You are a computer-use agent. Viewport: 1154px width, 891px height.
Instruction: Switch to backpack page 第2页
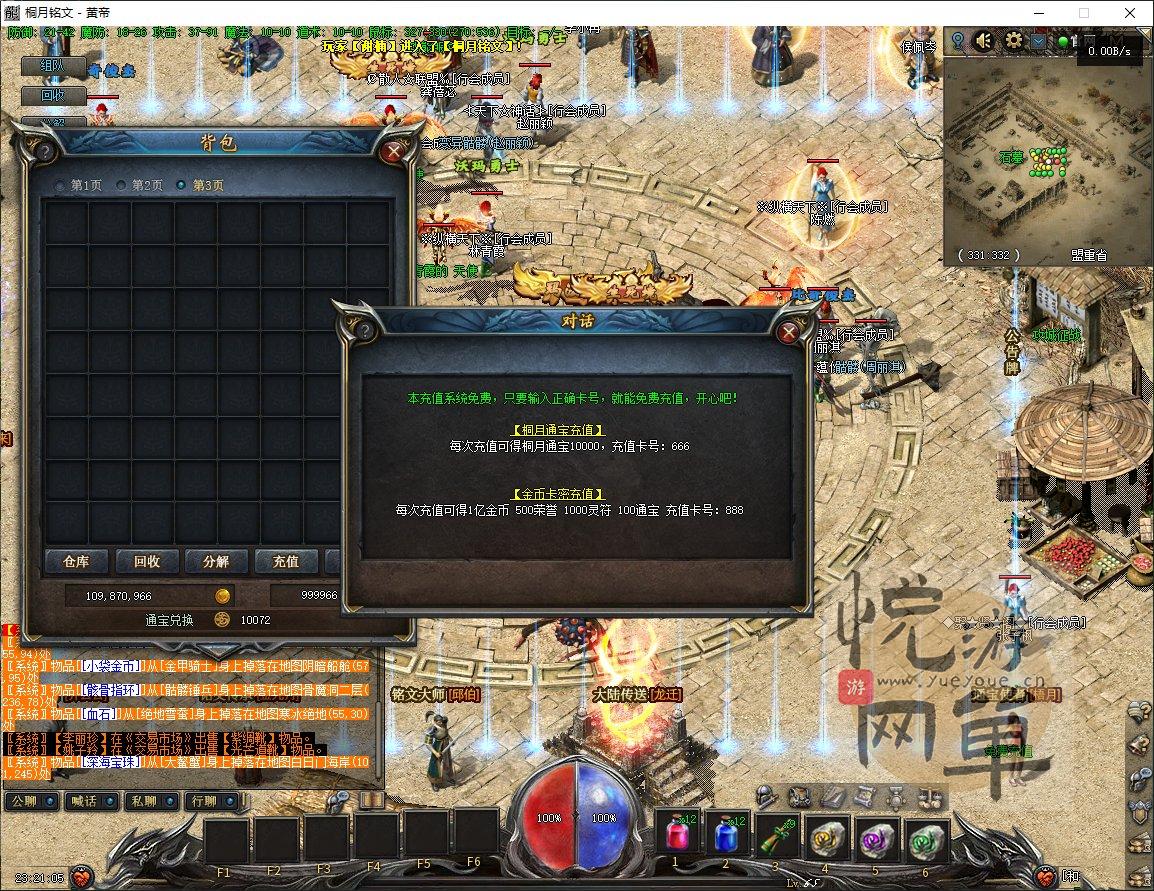139,185
